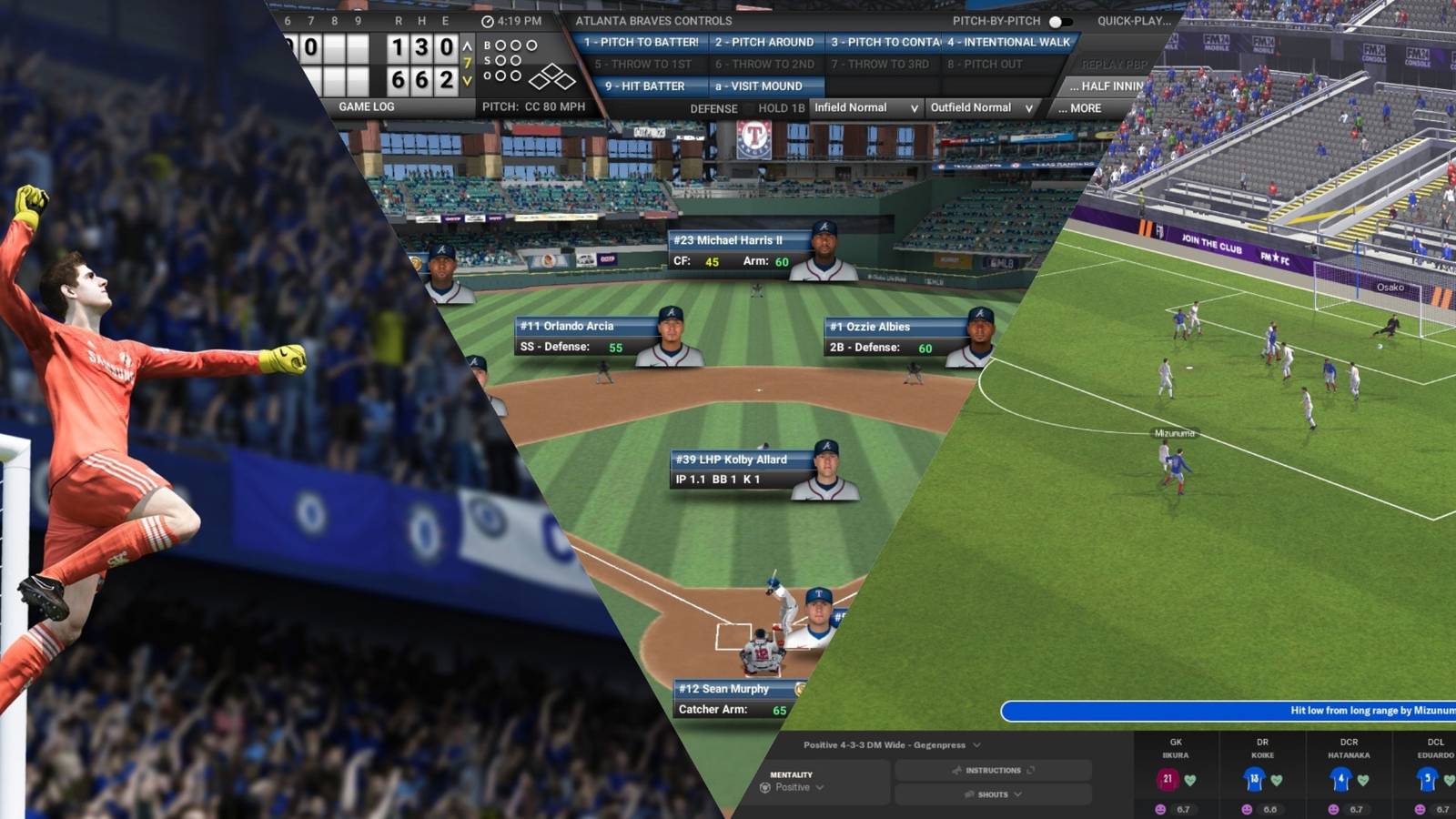Click the Shouts megaphone icon
1456x819 pixels.
[x=968, y=795]
